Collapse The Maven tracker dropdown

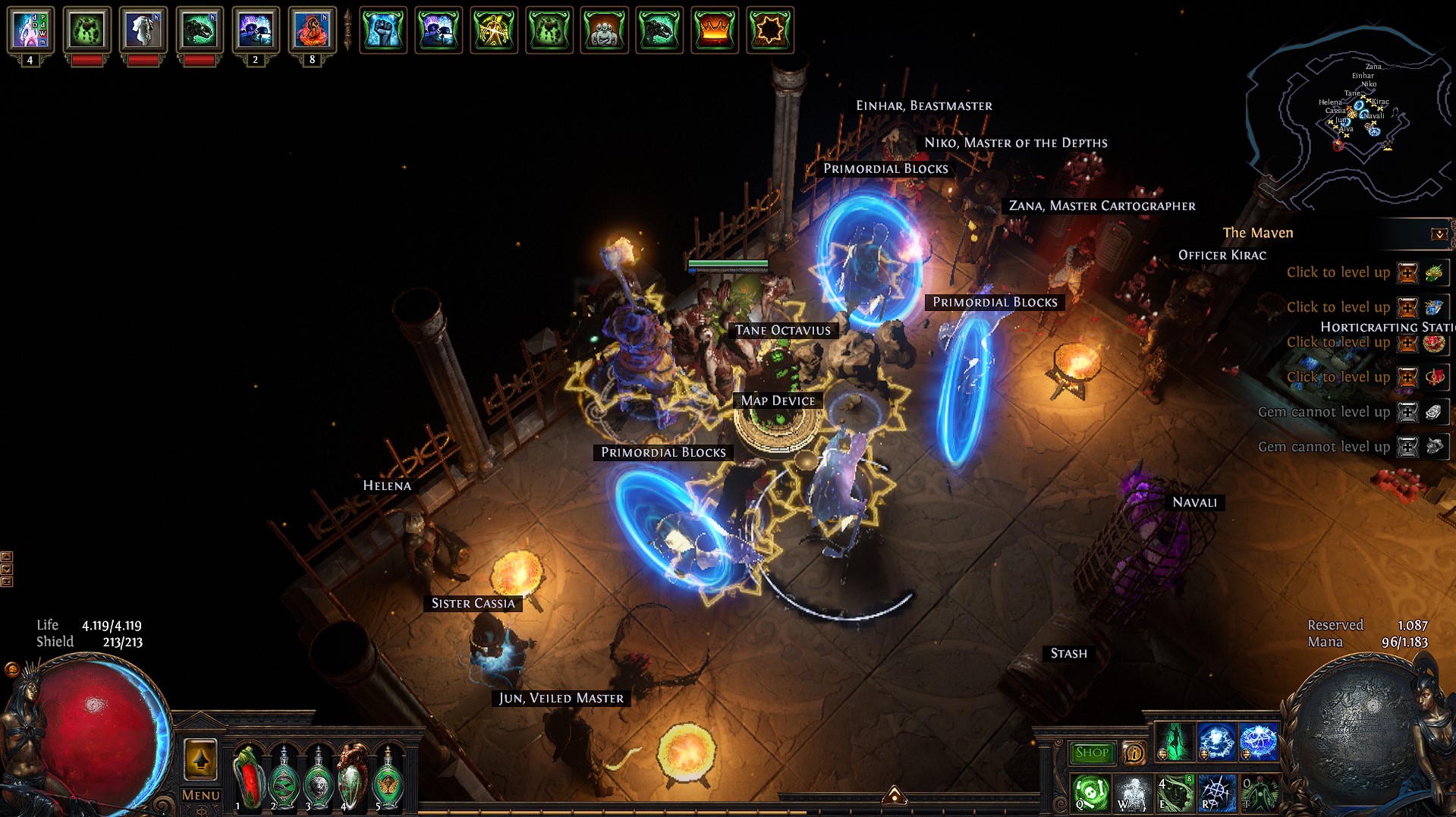click(1439, 234)
